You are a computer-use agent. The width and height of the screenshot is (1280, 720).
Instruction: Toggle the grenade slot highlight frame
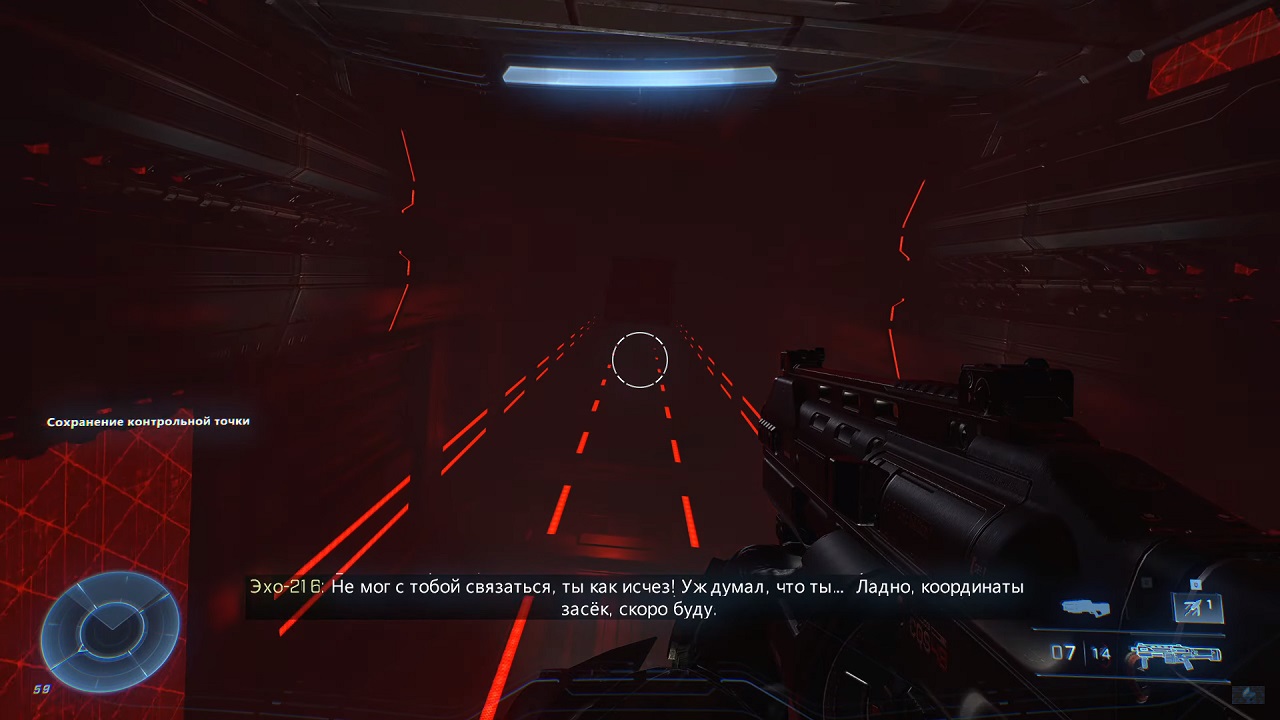click(1196, 609)
